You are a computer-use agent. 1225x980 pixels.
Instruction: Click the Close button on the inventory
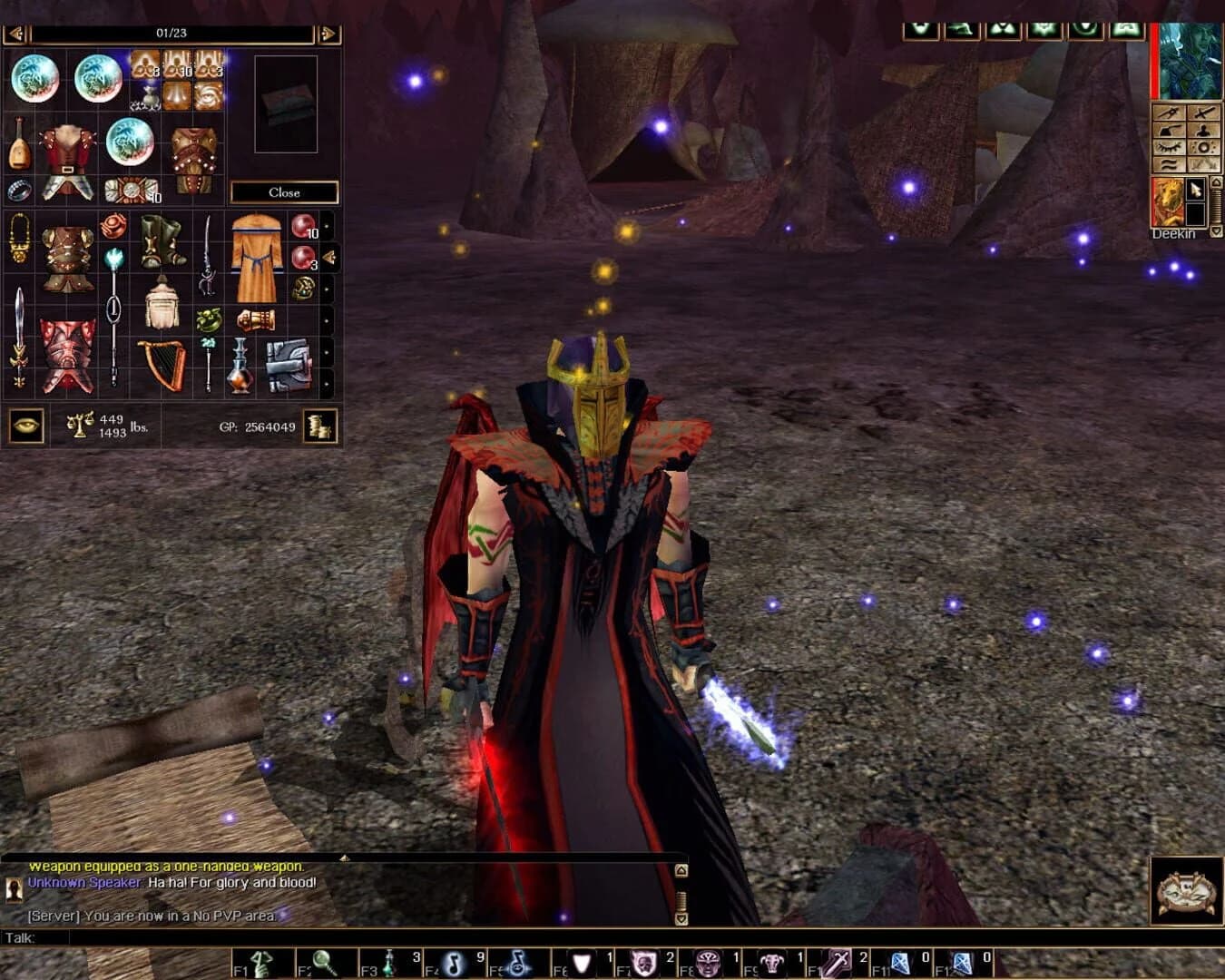286,192
